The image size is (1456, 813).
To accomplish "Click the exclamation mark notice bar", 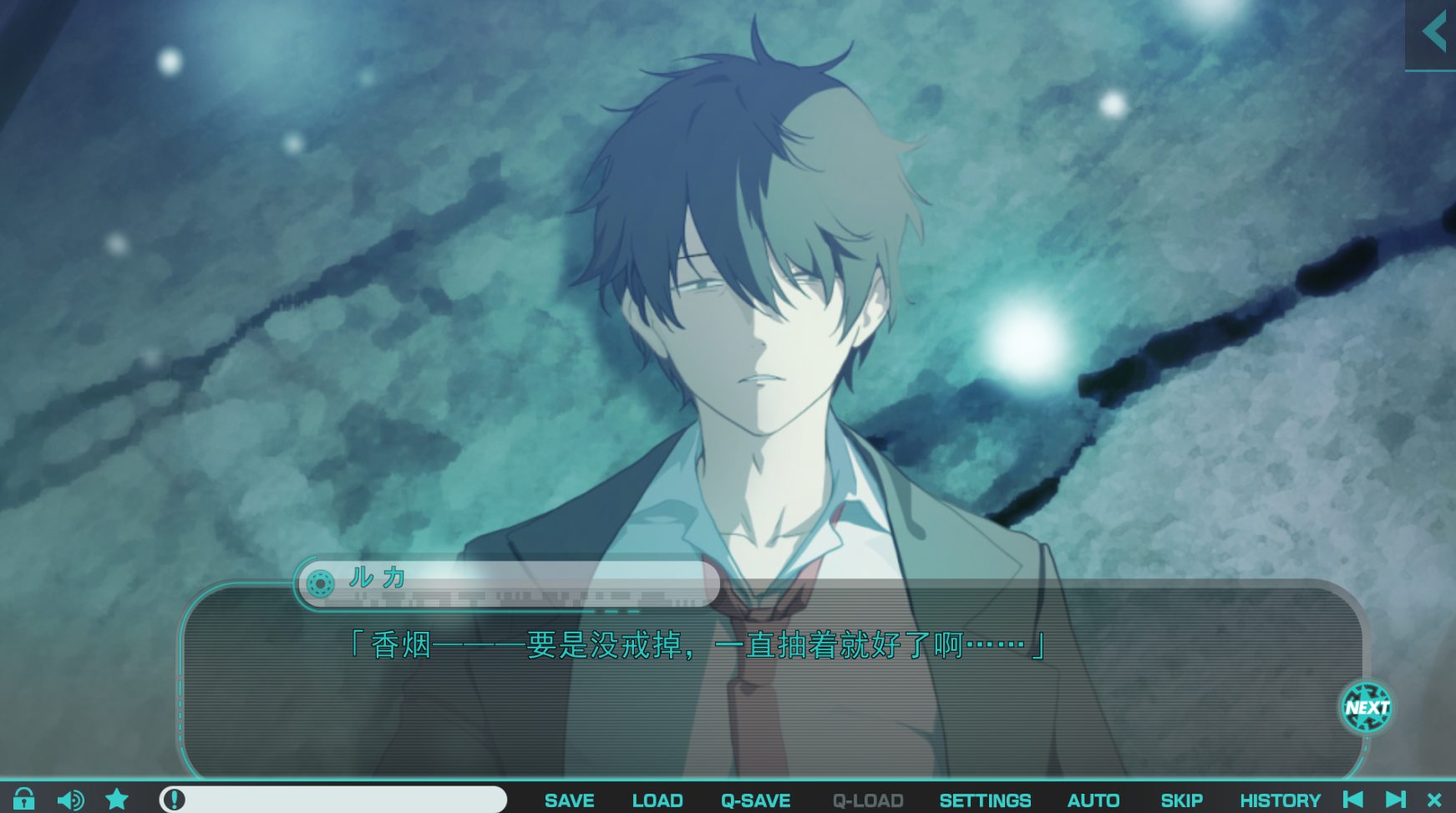I will pos(334,800).
